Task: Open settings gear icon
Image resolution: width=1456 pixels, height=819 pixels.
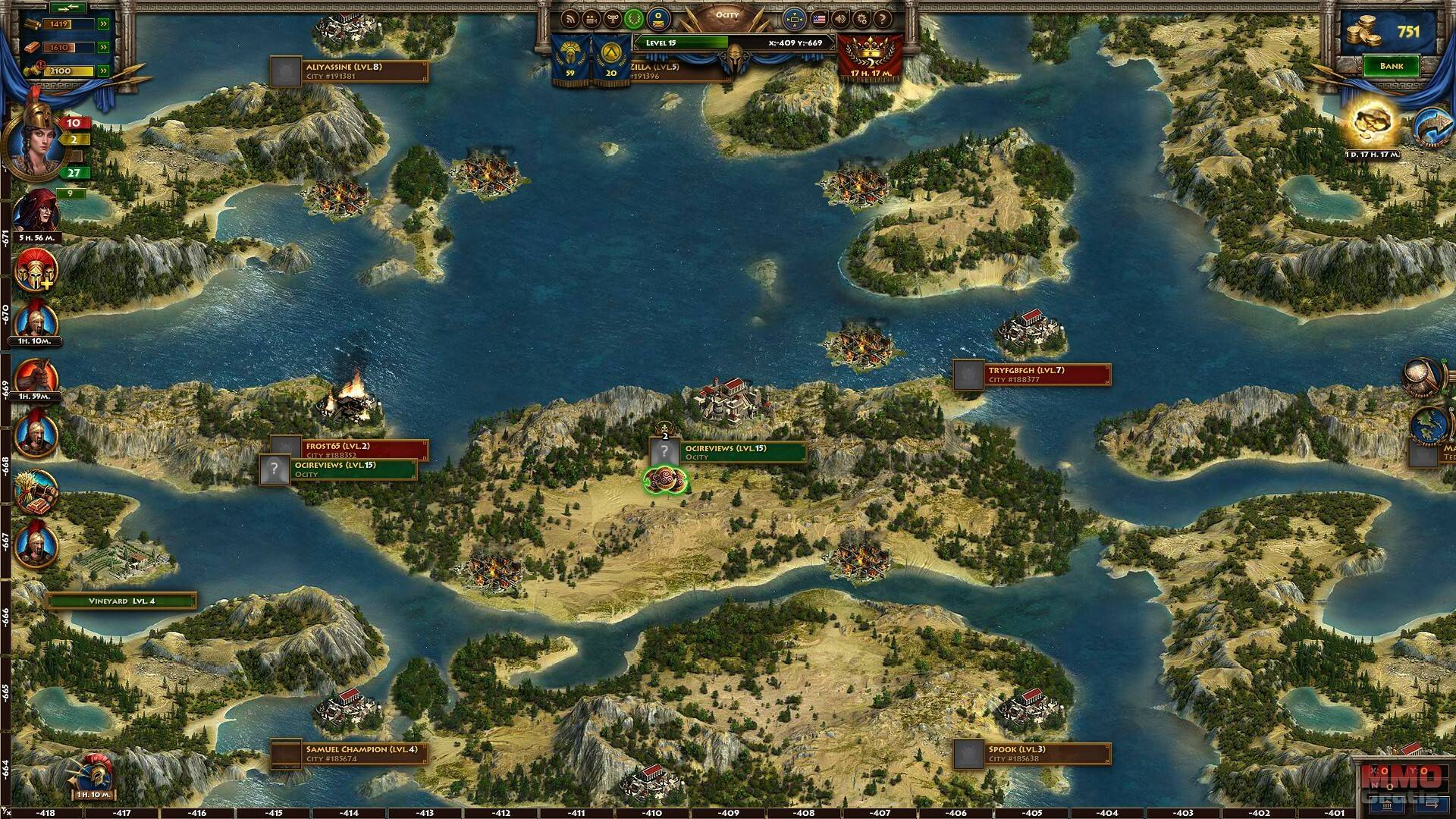Action: click(861, 19)
